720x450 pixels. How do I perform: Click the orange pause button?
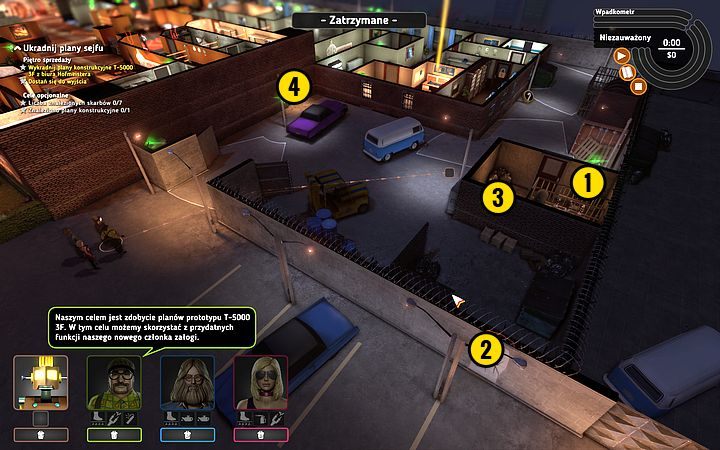(629, 72)
